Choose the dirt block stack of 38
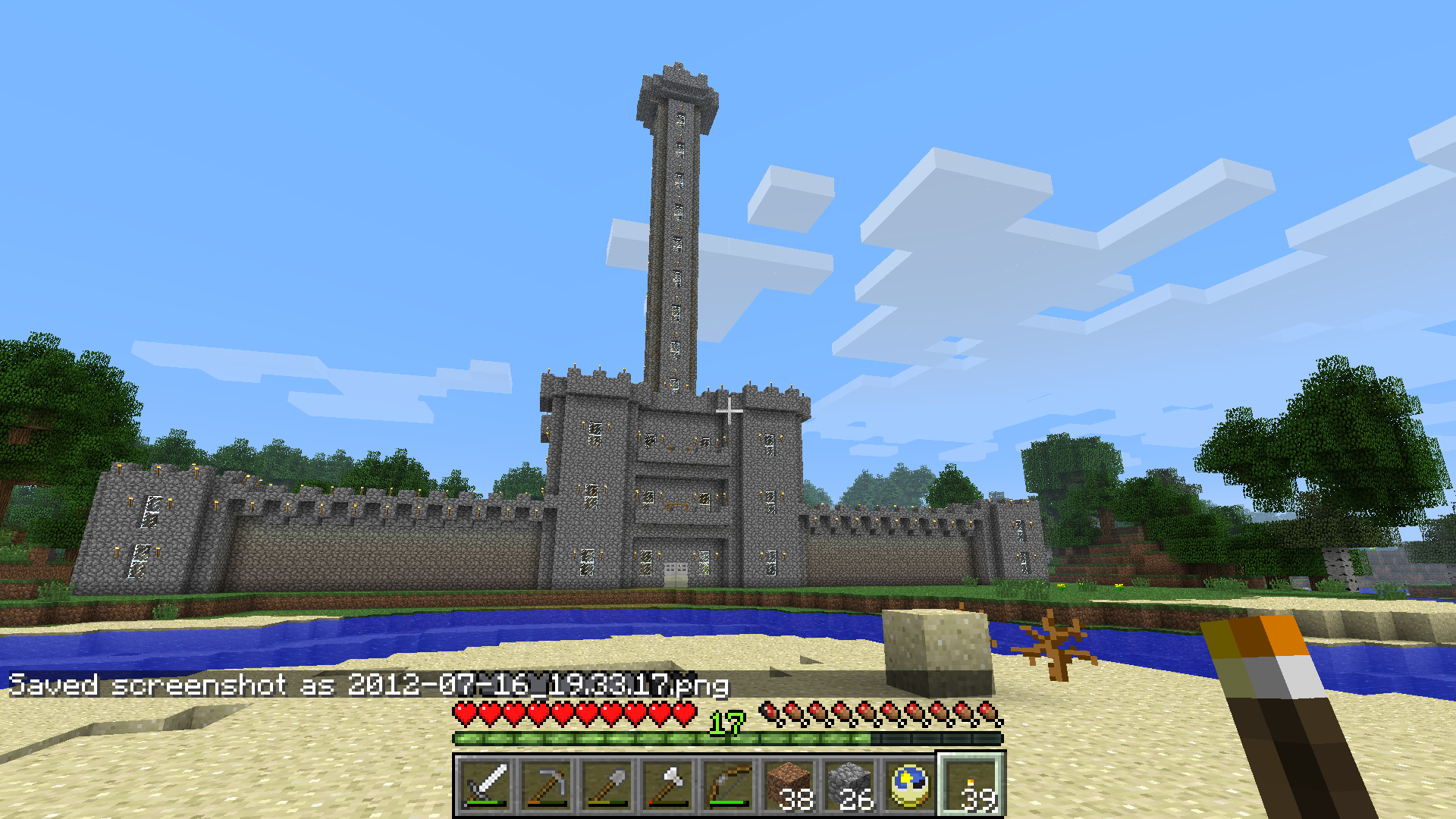Image resolution: width=1456 pixels, height=819 pixels. tap(789, 786)
